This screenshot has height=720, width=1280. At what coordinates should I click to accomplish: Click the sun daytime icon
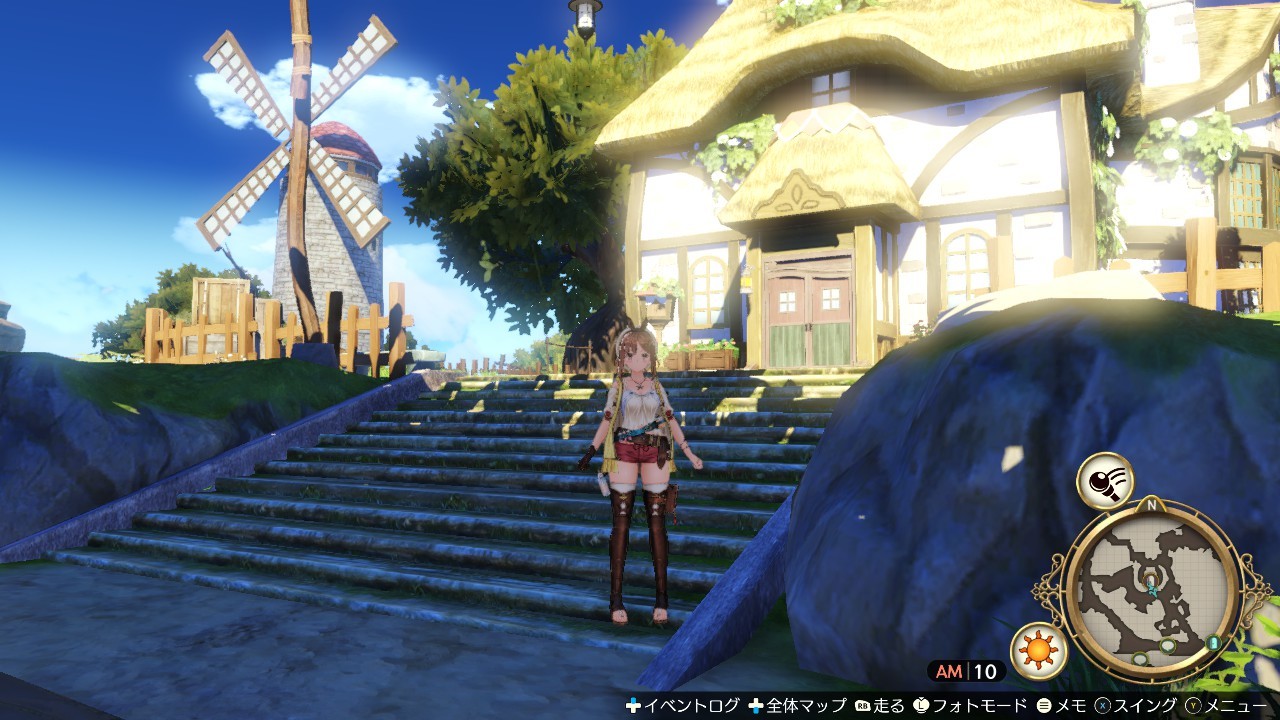(1039, 651)
